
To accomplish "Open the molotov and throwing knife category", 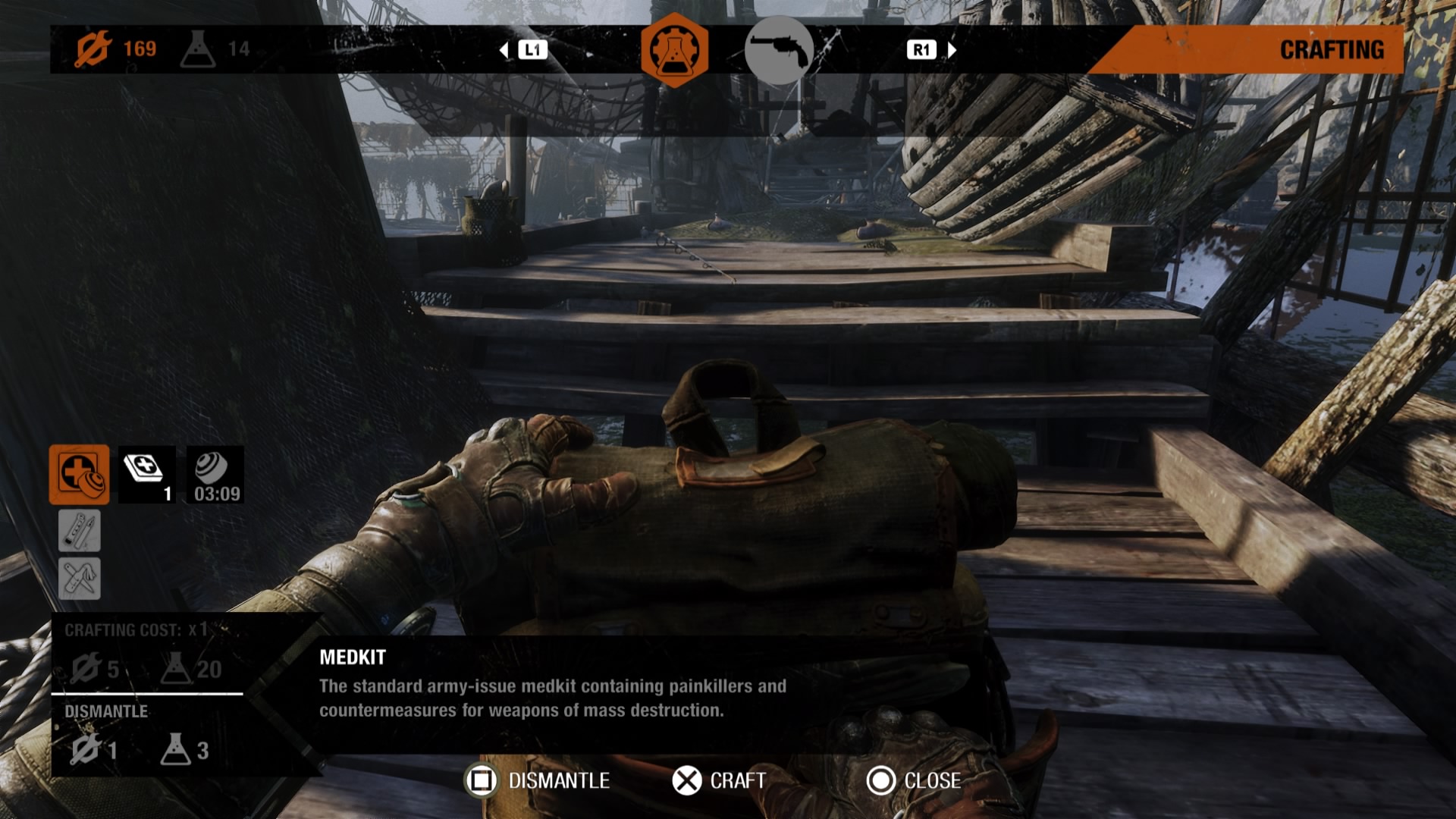I will point(80,579).
